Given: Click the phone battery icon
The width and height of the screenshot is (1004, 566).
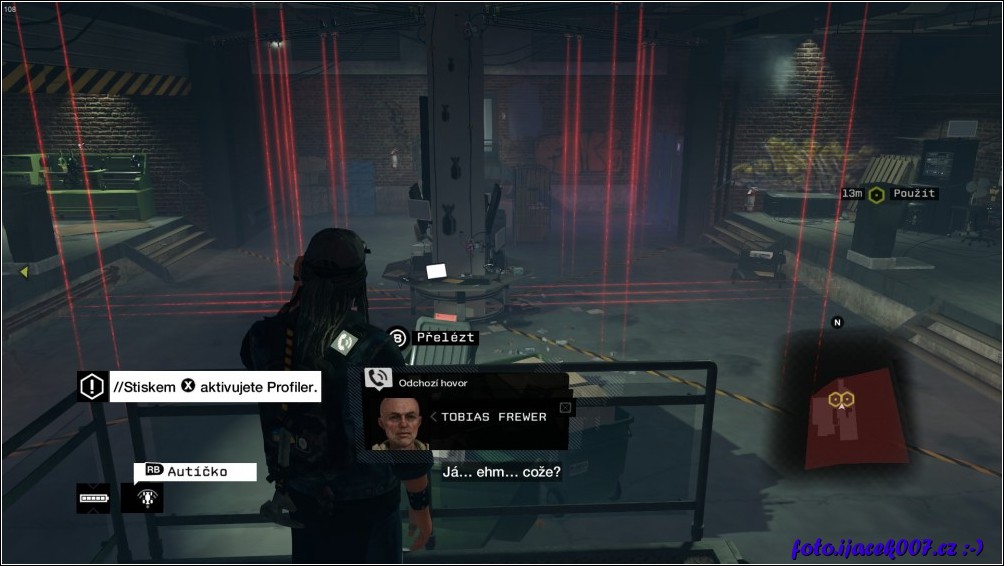Looking at the screenshot, I should pos(92,497).
